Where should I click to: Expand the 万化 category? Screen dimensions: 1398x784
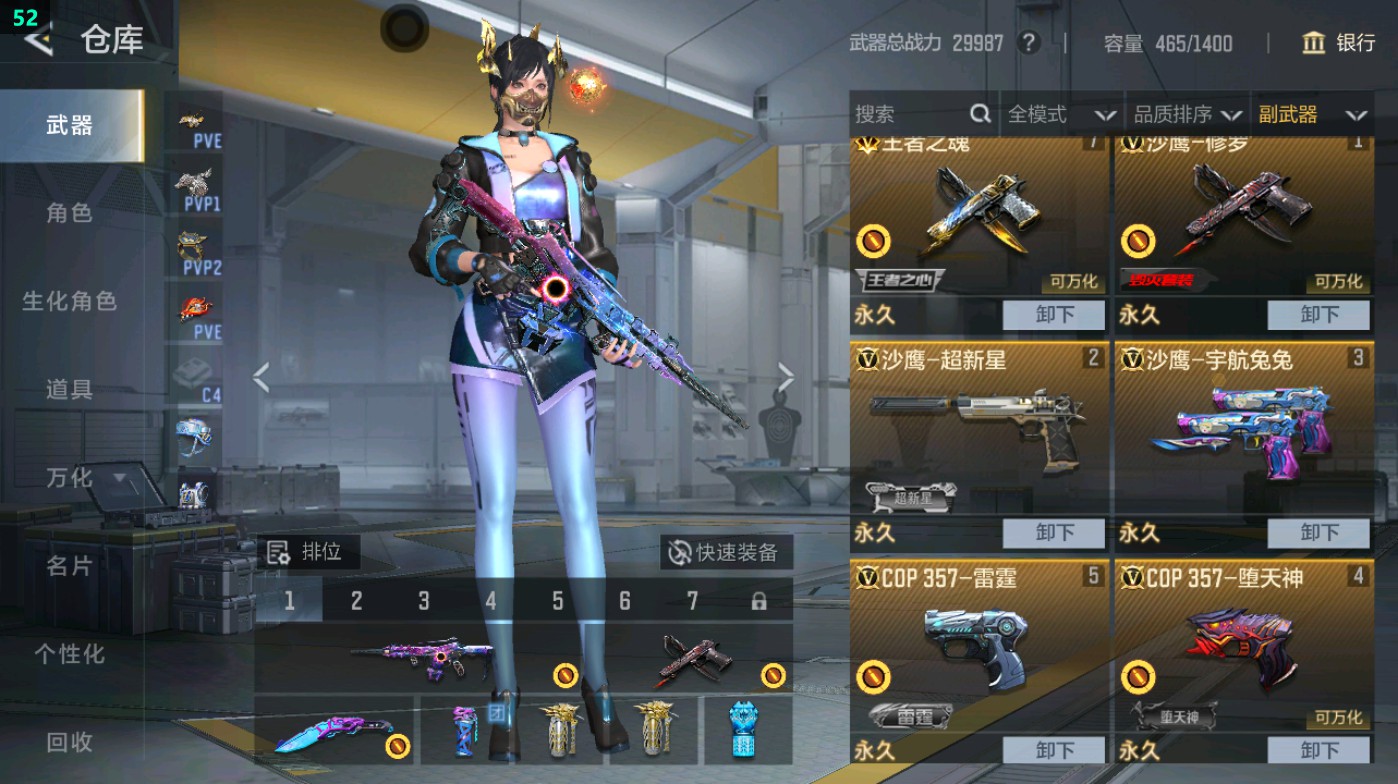coord(85,478)
